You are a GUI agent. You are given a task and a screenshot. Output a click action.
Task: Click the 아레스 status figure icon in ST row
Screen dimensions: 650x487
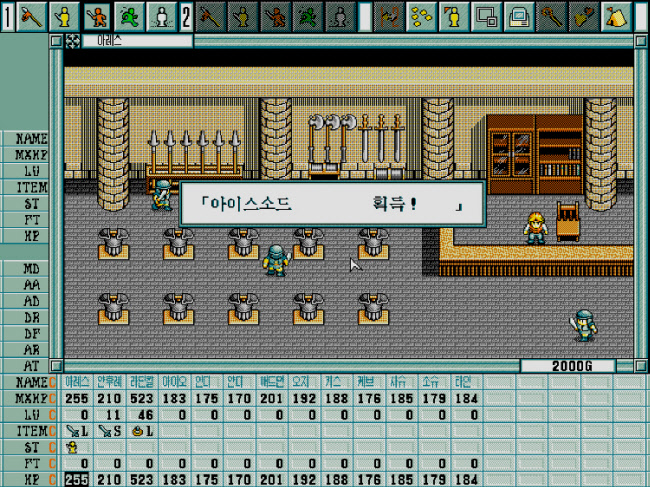tap(72, 447)
